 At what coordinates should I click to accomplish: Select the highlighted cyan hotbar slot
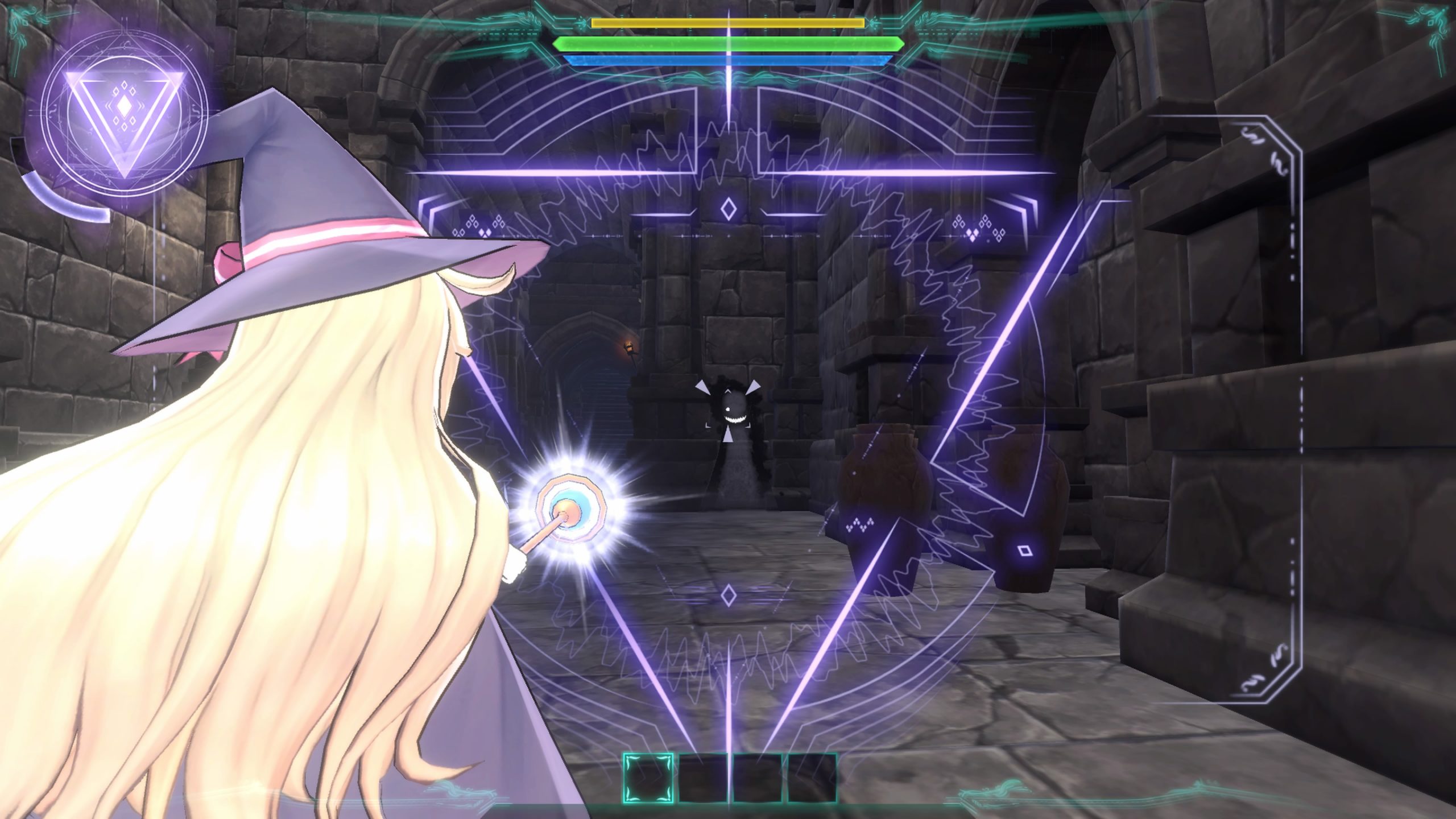coord(648,777)
